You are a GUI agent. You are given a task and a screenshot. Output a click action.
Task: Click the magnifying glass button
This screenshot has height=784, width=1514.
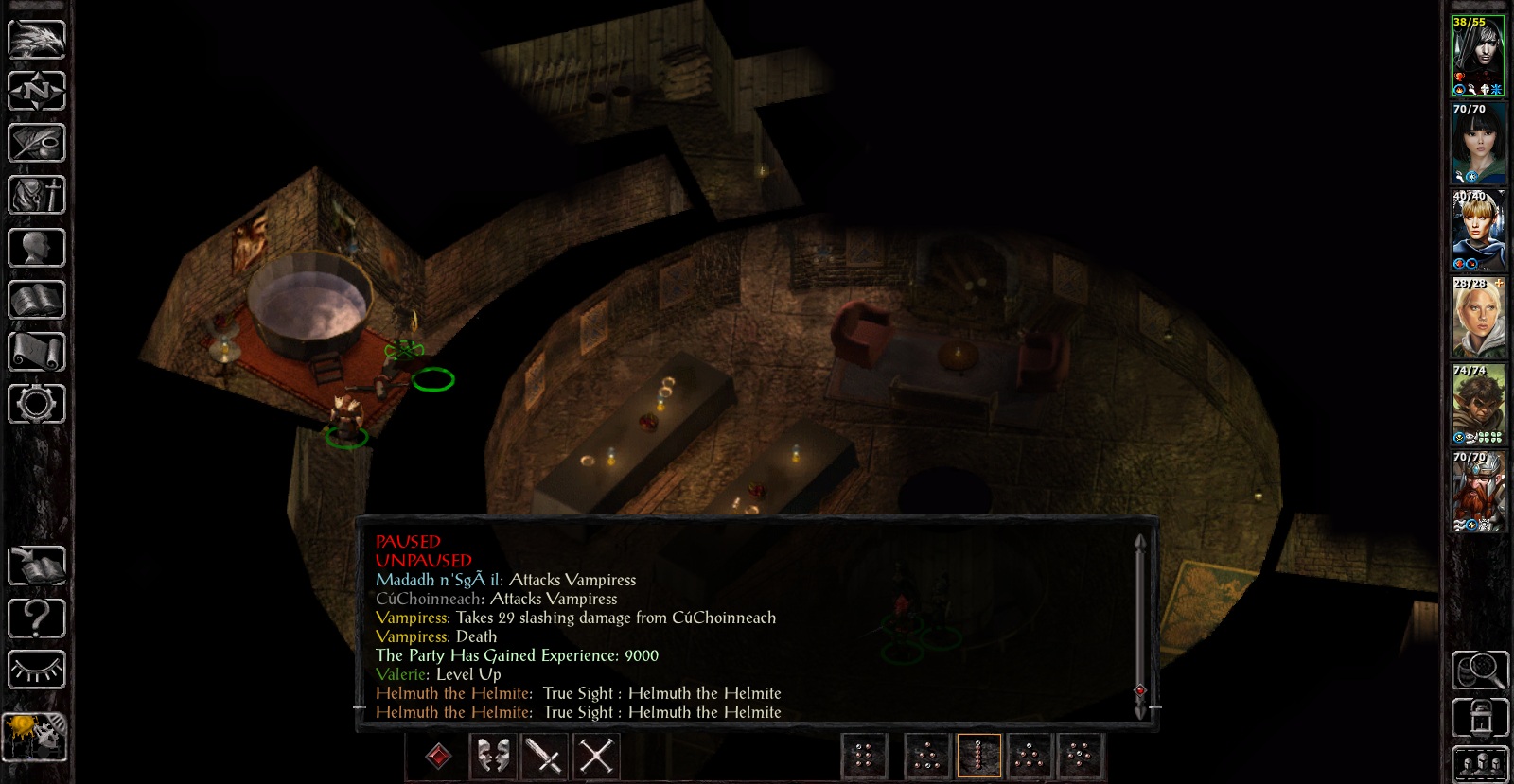(x=1480, y=671)
